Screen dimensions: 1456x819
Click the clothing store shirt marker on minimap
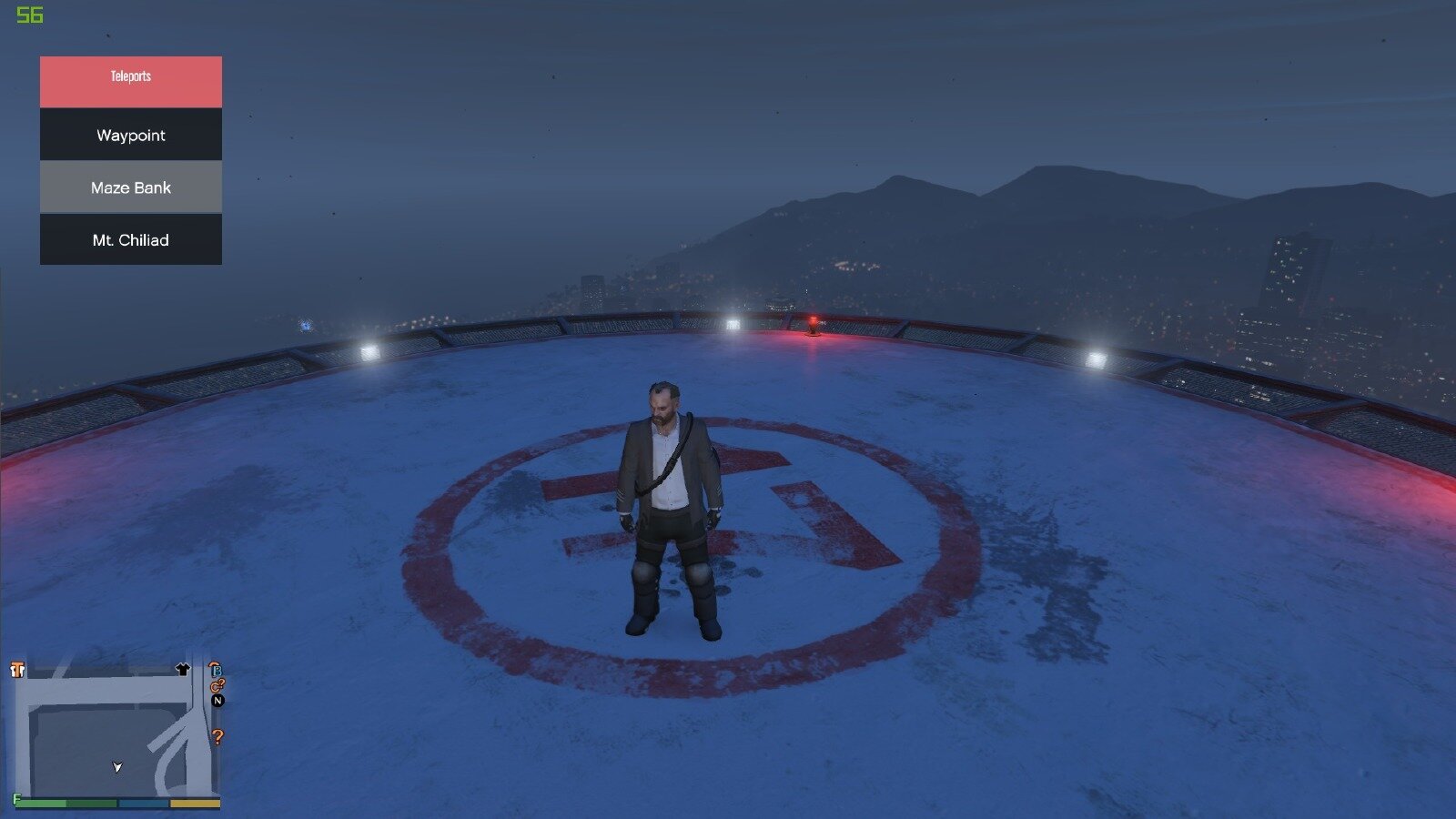point(182,670)
